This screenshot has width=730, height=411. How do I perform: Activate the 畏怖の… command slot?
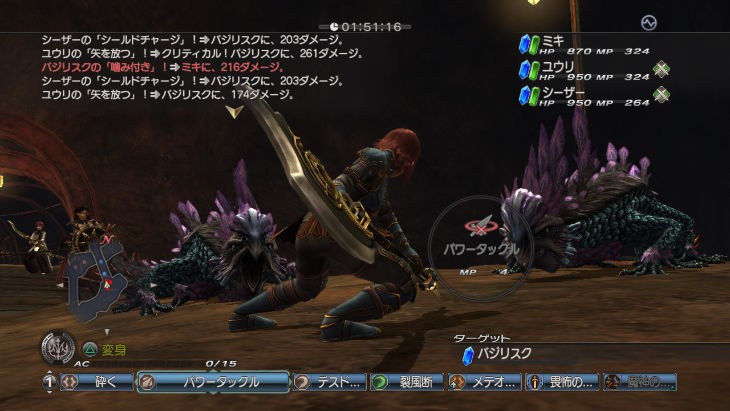563,381
